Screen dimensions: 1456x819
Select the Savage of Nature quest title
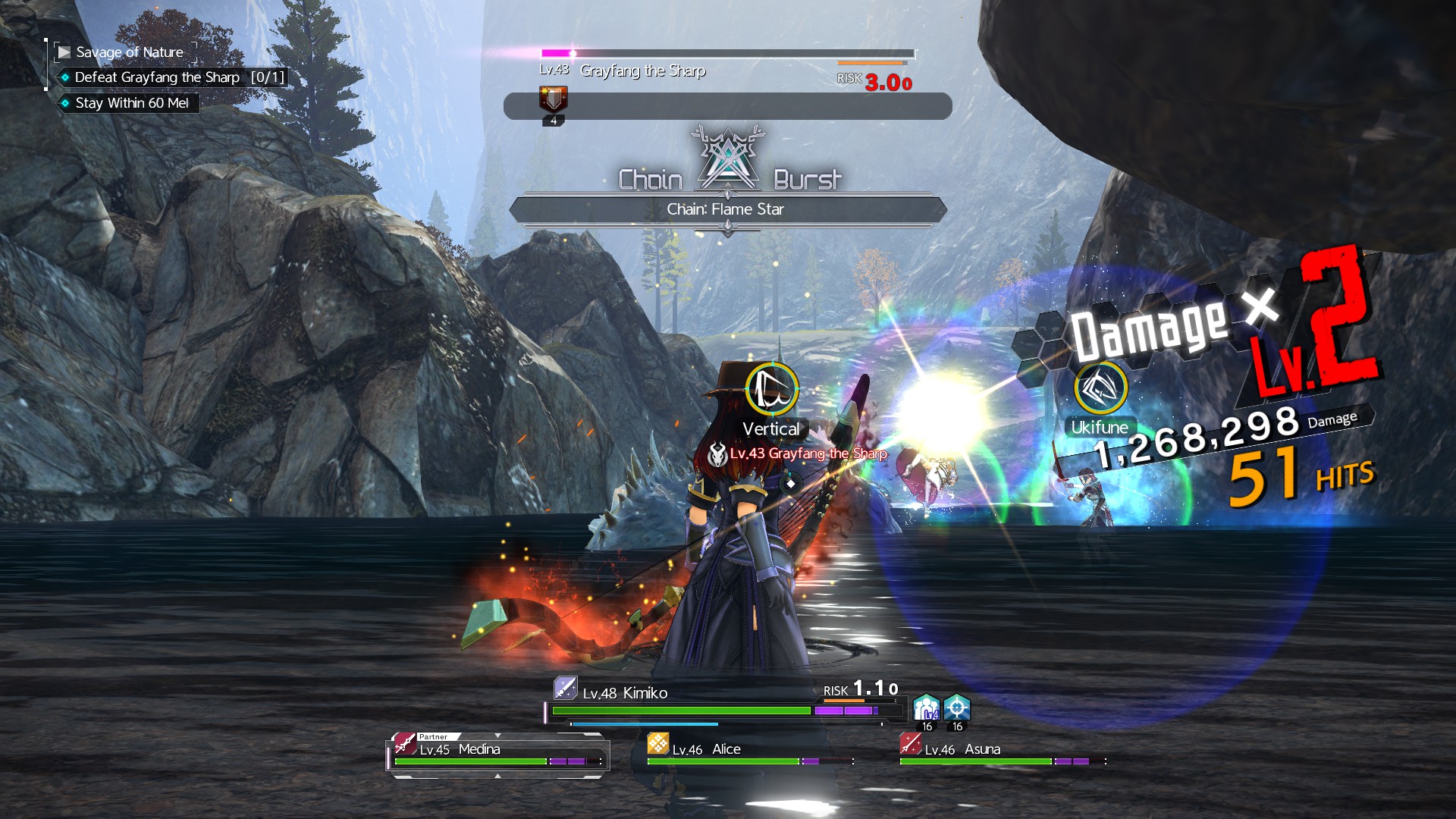pyautogui.click(x=129, y=52)
